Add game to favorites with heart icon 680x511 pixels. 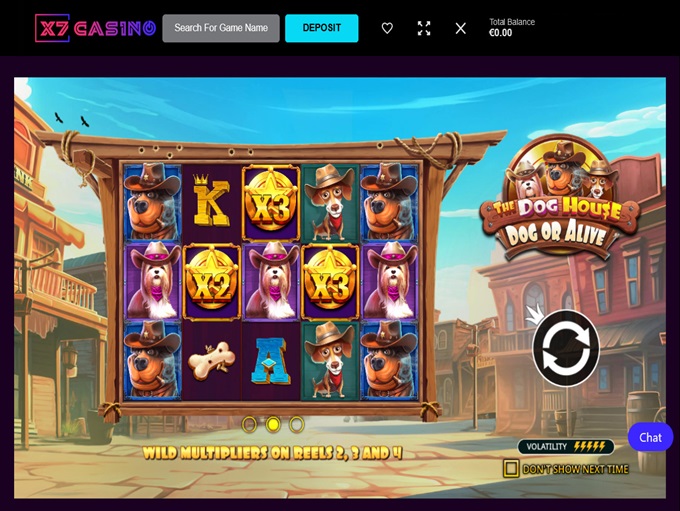(387, 28)
